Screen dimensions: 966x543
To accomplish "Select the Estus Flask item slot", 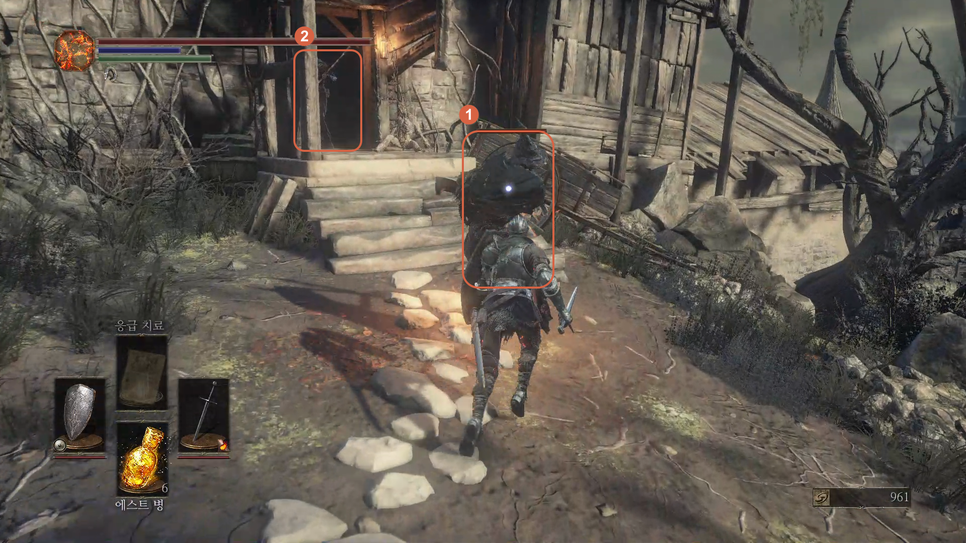I will coord(141,459).
